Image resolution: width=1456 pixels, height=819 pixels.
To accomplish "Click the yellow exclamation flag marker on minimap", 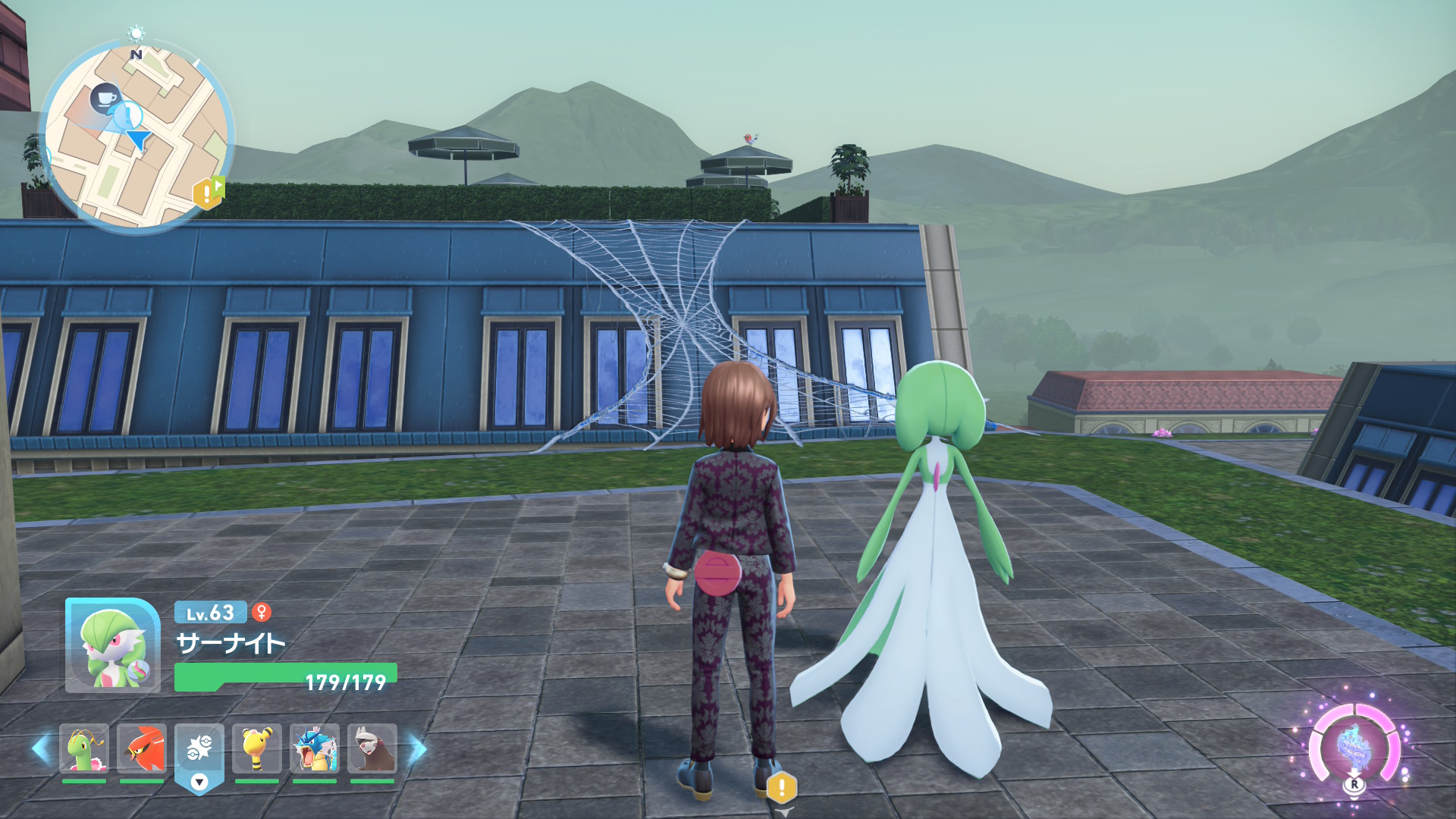I will (x=208, y=193).
